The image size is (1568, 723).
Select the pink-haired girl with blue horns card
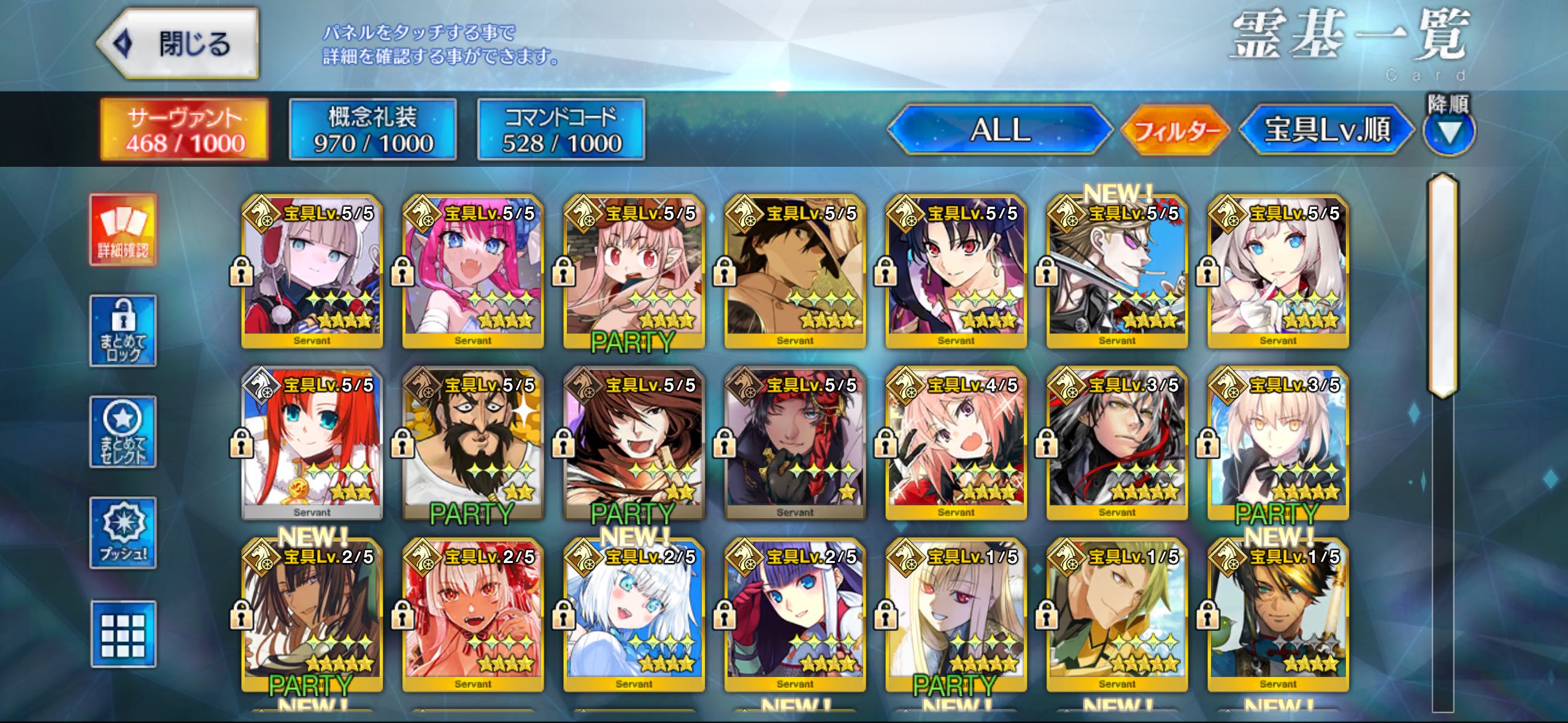coord(473,272)
